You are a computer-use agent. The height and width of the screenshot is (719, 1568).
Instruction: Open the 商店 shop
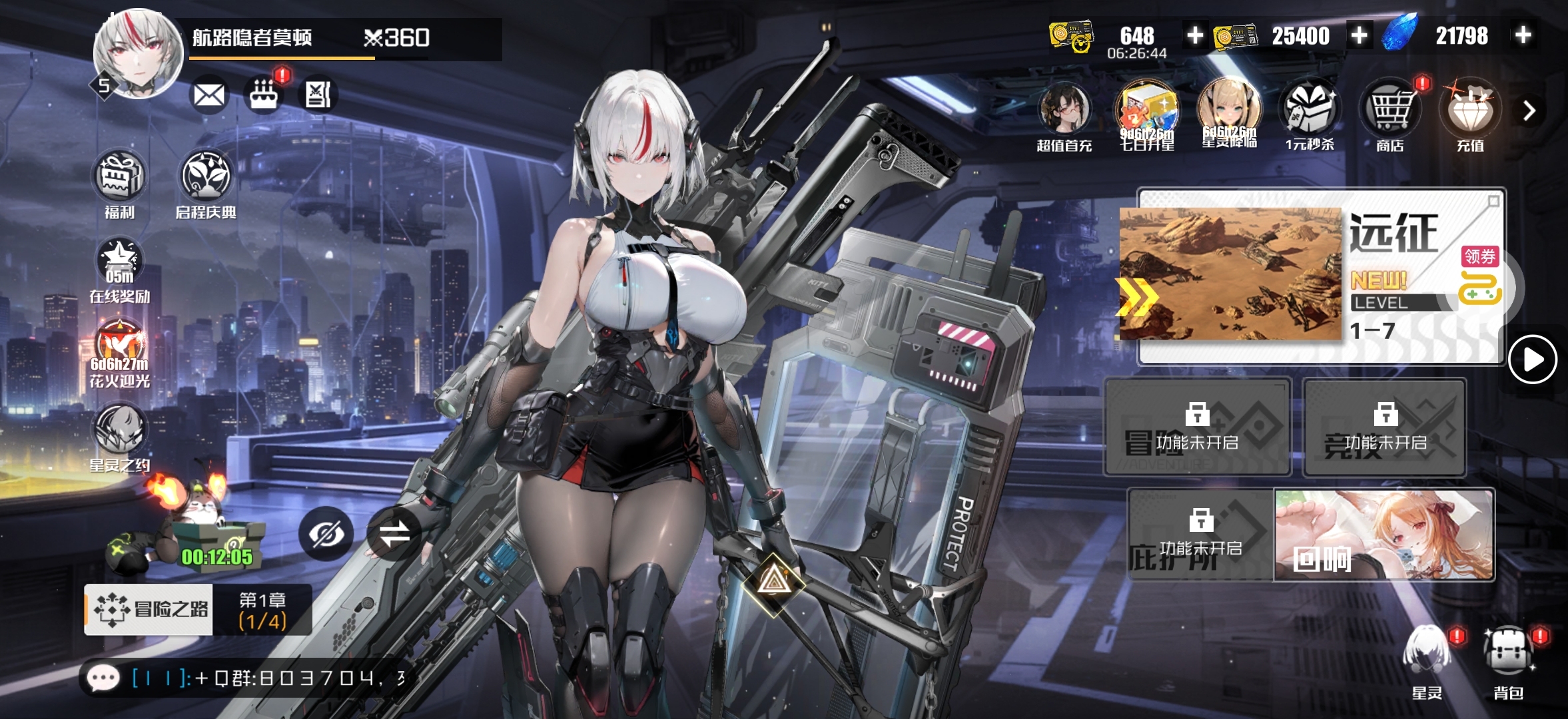(1390, 113)
